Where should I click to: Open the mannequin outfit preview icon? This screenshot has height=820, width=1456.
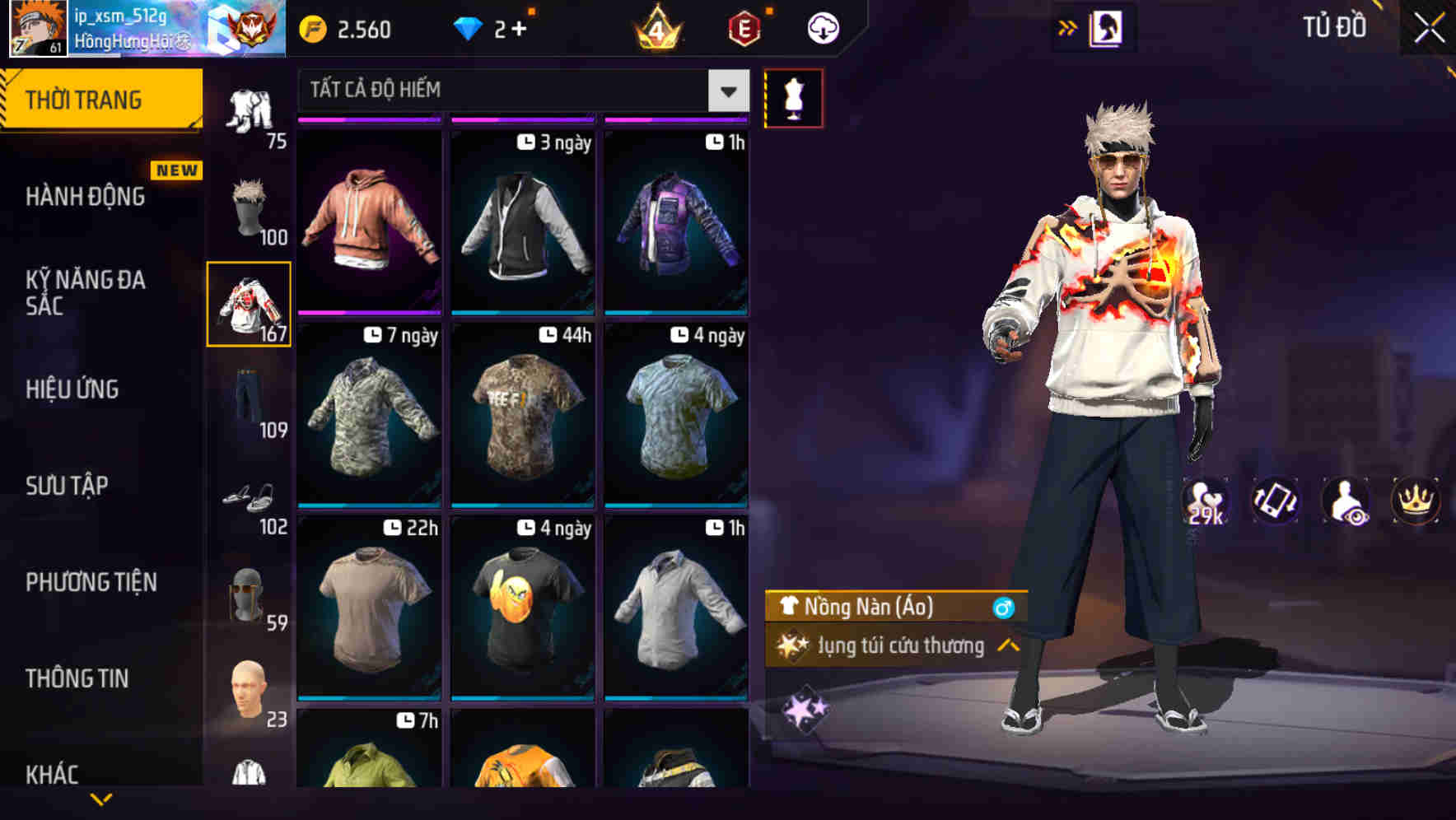(793, 97)
